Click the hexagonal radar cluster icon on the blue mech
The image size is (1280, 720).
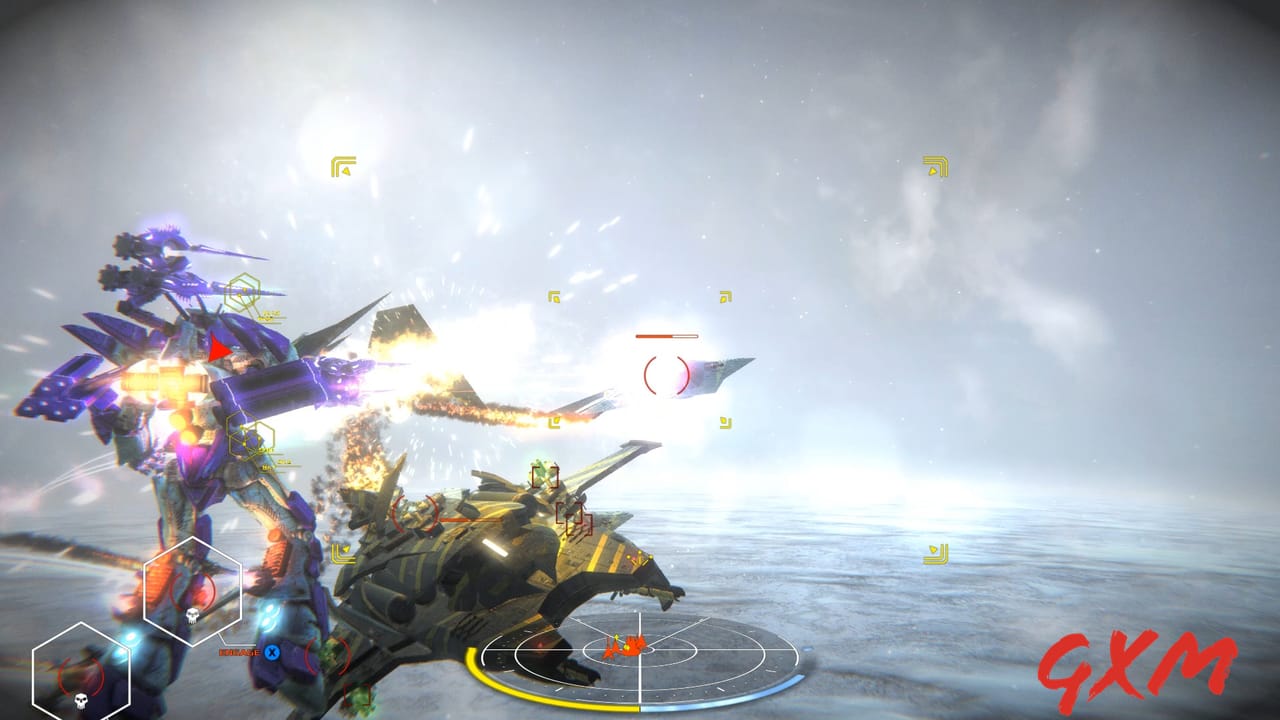point(244,290)
